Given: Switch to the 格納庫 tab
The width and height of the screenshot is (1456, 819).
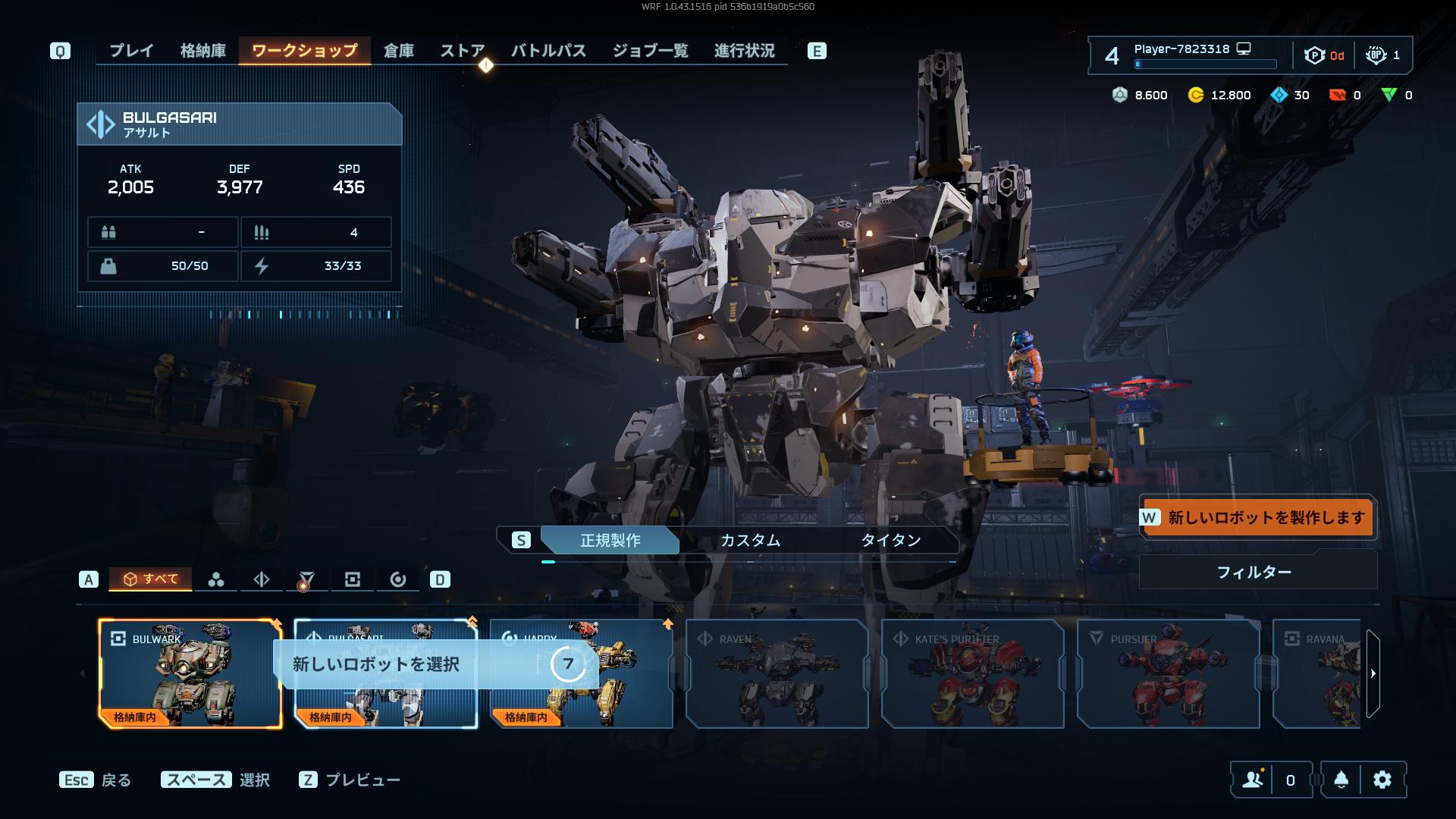Looking at the screenshot, I should (x=202, y=51).
